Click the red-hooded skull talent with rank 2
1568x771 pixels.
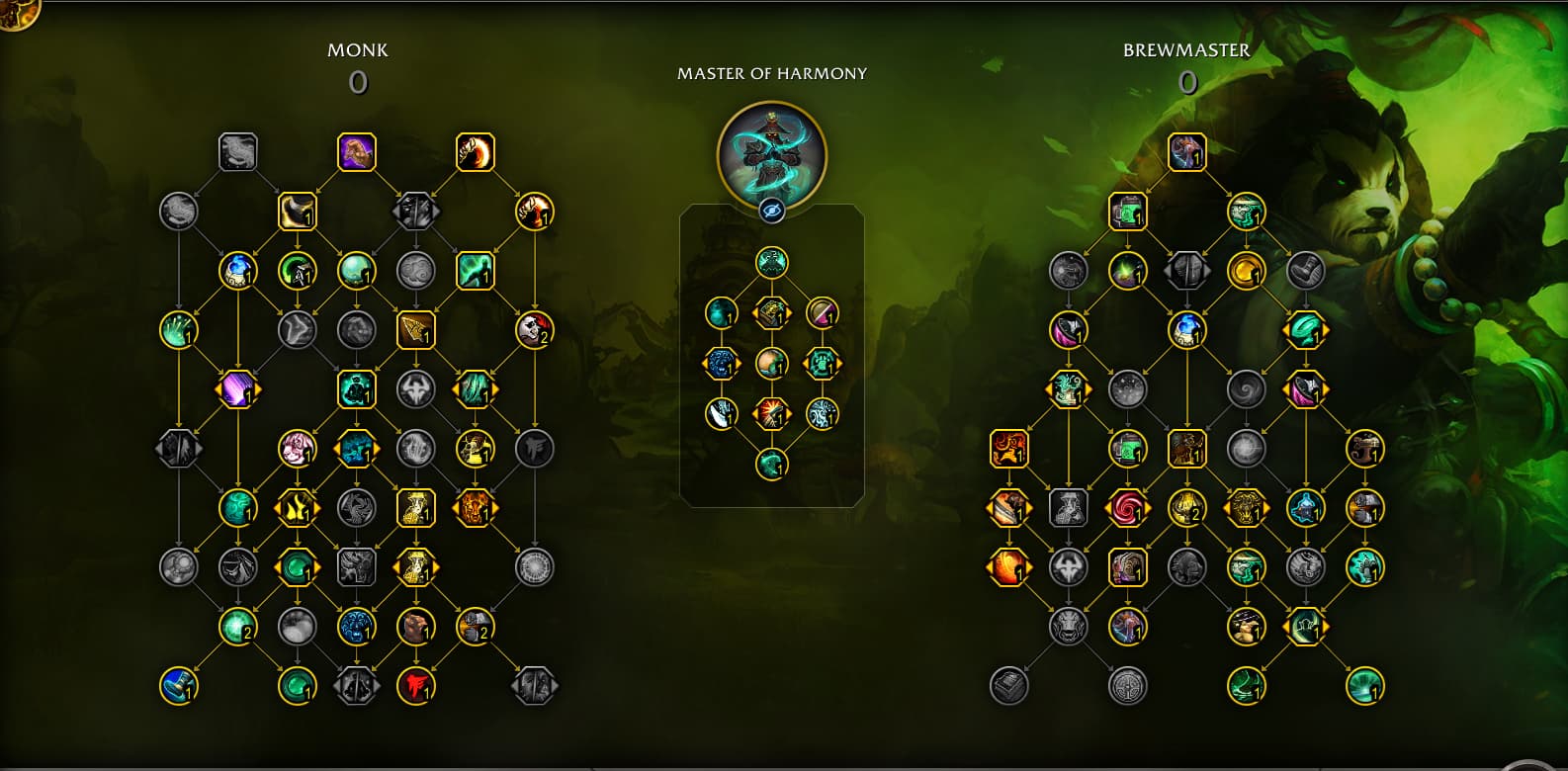pos(535,330)
